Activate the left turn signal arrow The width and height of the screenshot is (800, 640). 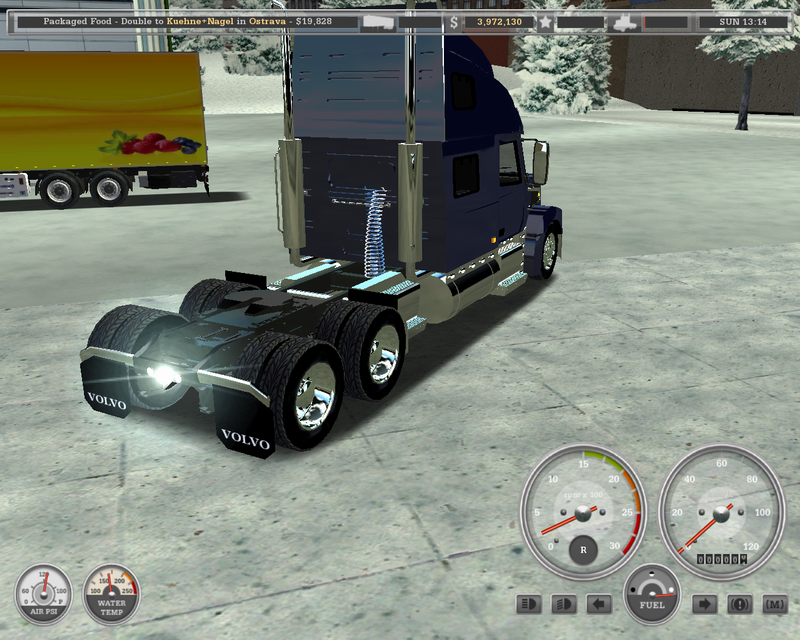[599, 604]
